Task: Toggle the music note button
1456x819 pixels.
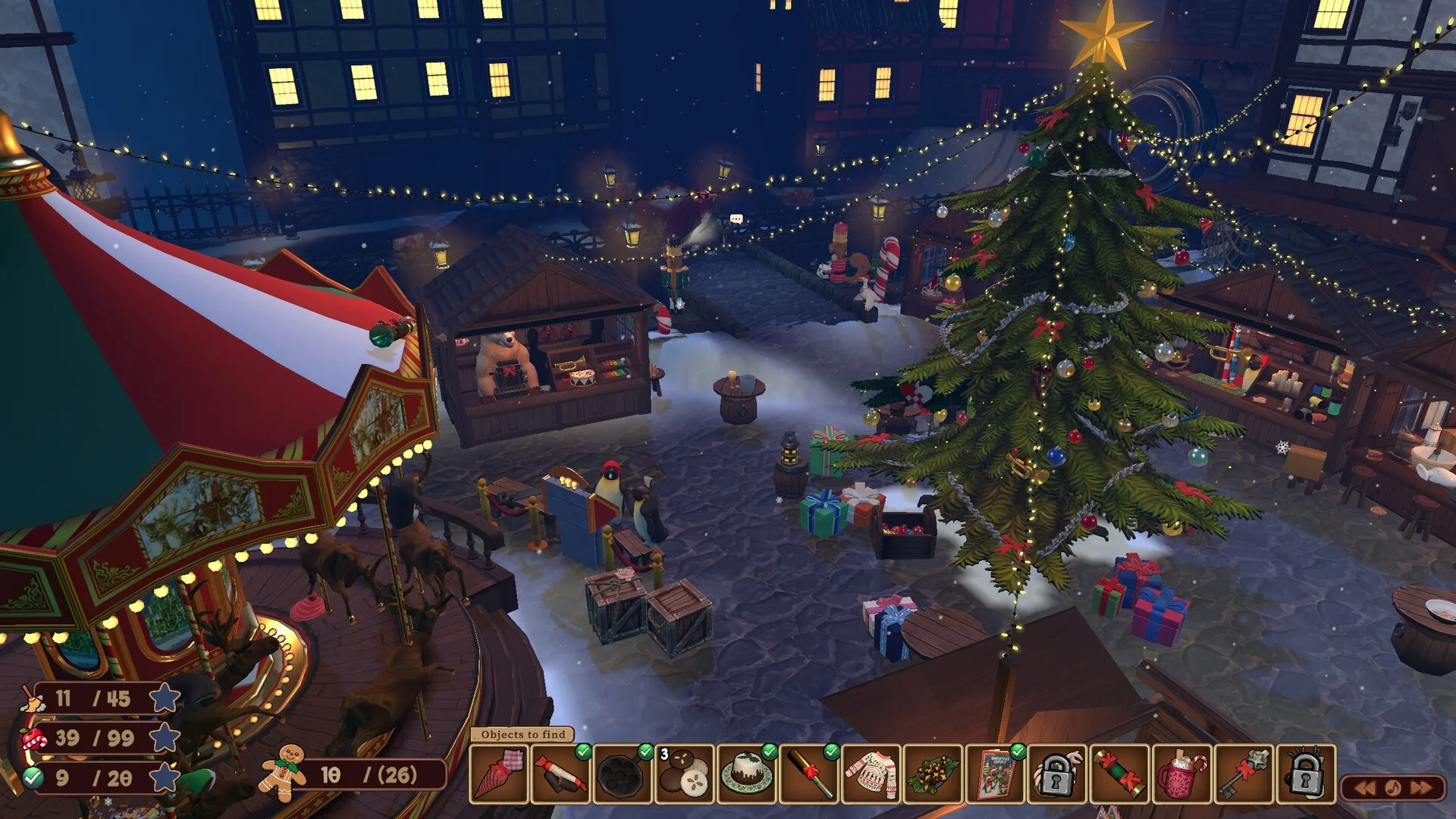Action: pos(1393,788)
